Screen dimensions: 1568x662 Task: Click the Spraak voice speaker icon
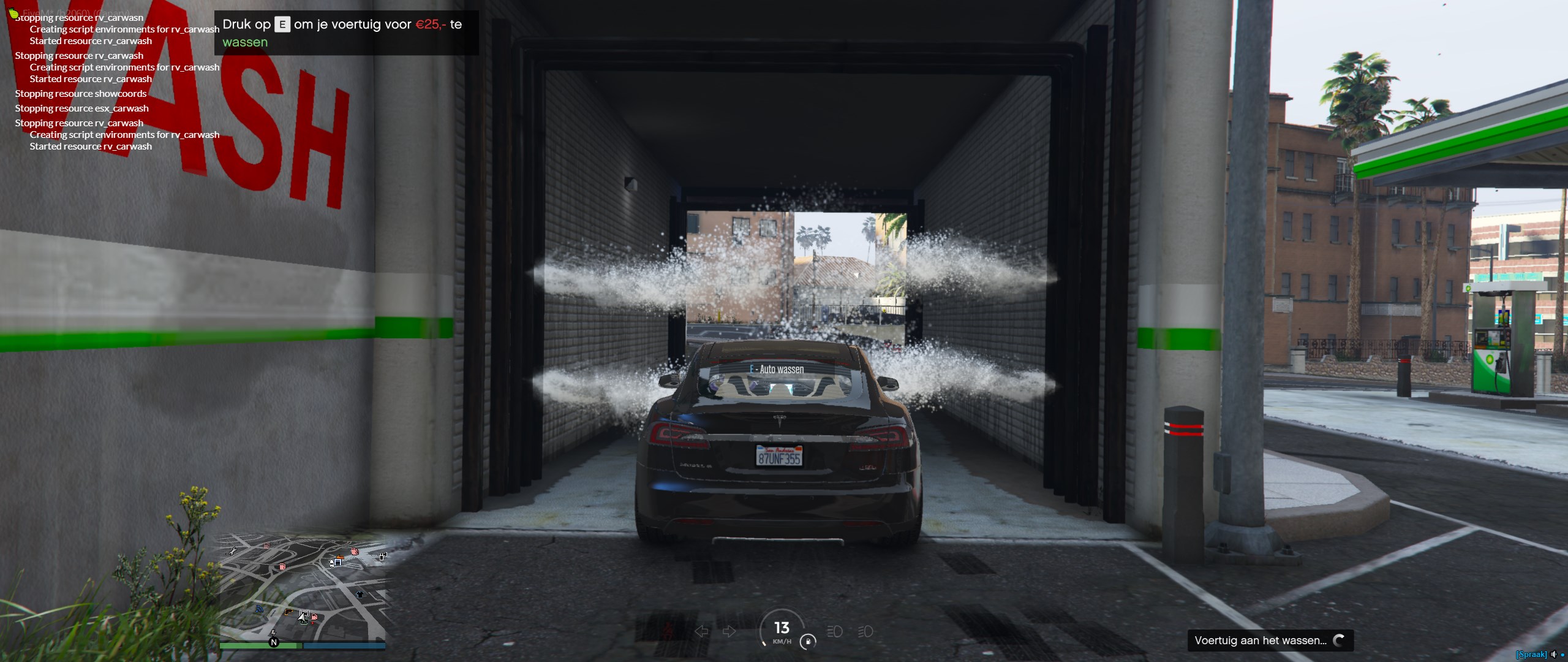(x=1553, y=655)
